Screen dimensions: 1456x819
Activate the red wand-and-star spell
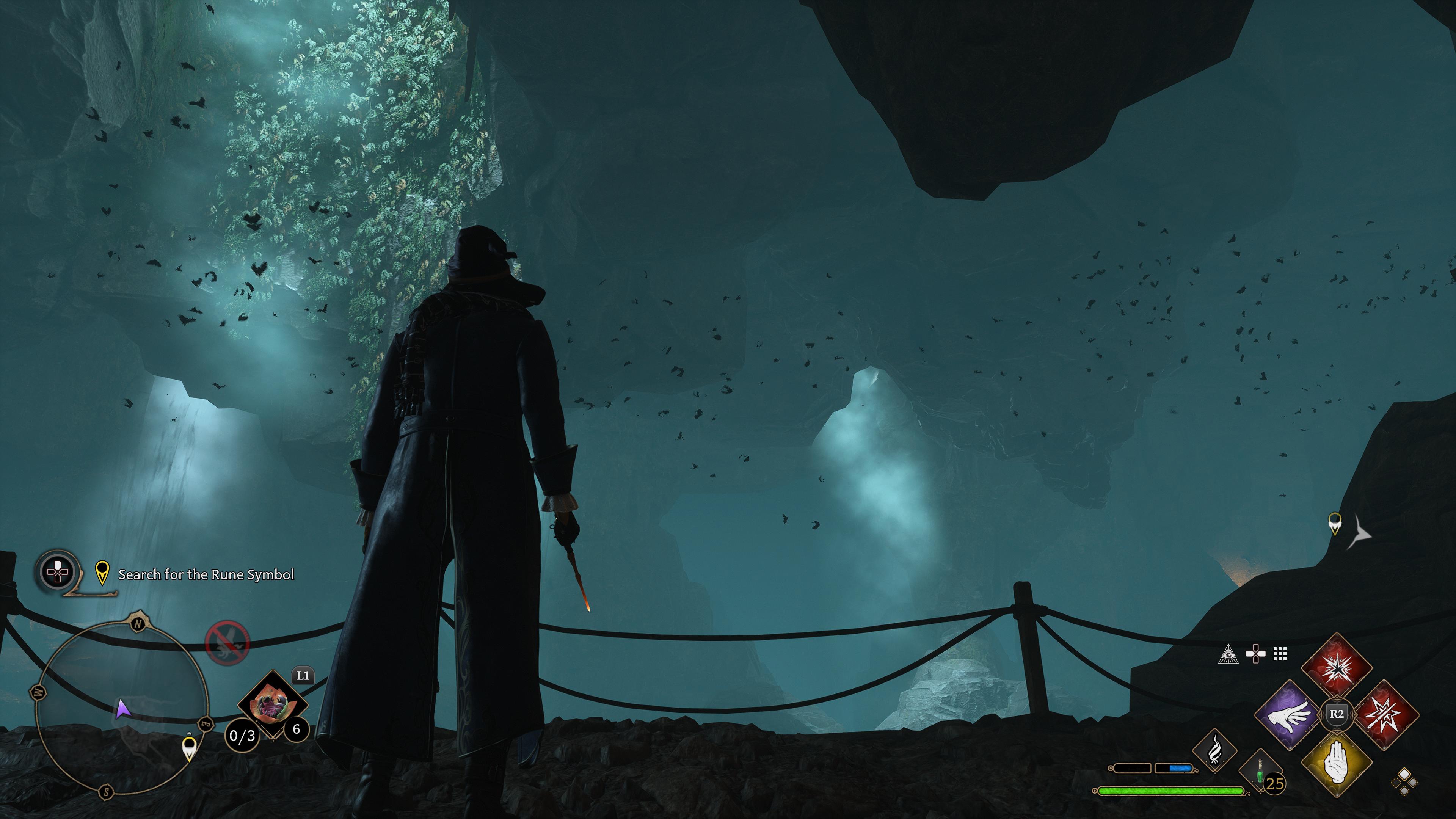tap(1386, 714)
